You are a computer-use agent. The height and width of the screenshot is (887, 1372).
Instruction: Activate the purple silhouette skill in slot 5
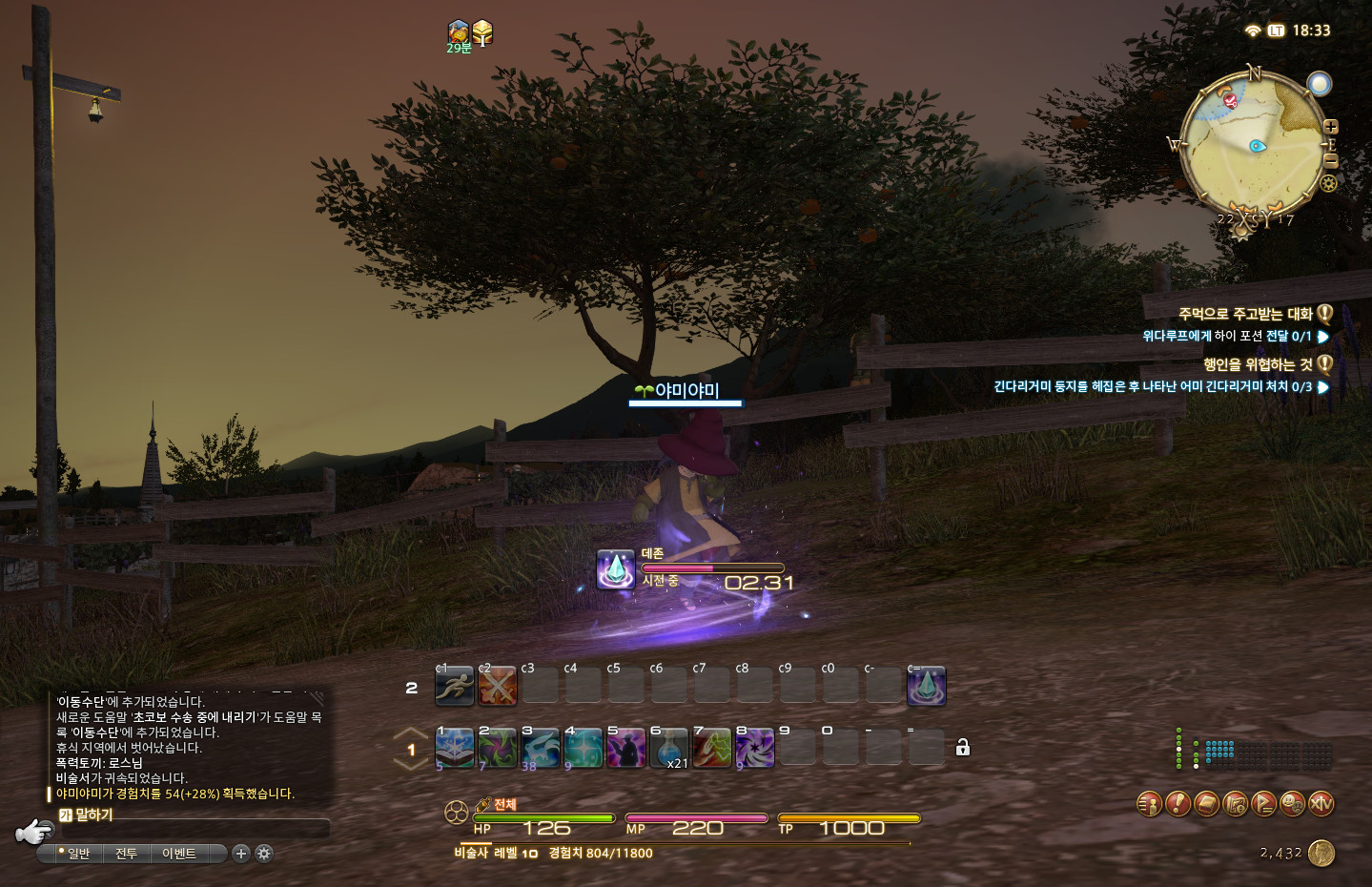coord(625,748)
